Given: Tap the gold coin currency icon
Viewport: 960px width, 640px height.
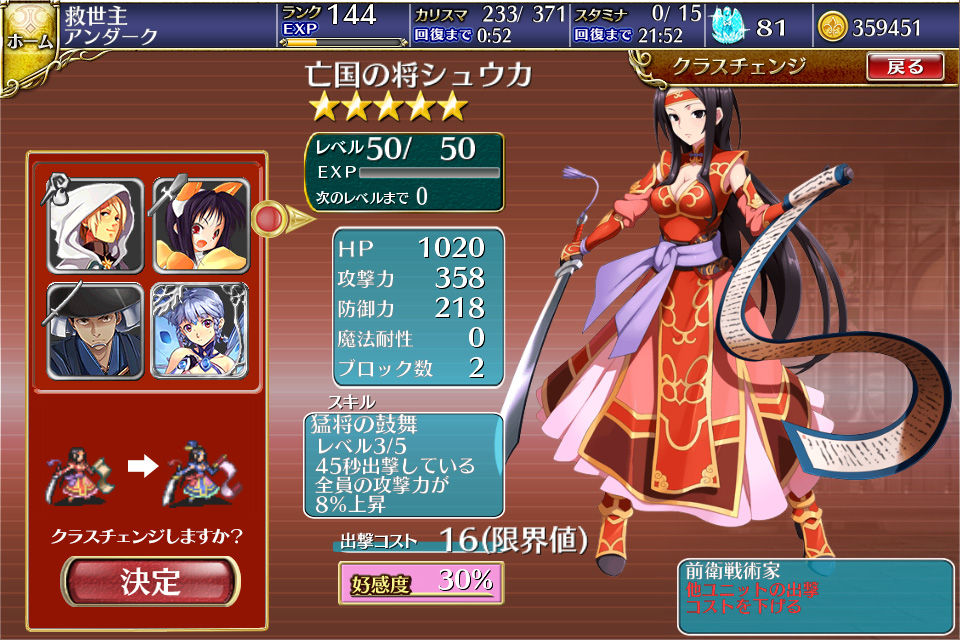Looking at the screenshot, I should pyautogui.click(x=832, y=27).
